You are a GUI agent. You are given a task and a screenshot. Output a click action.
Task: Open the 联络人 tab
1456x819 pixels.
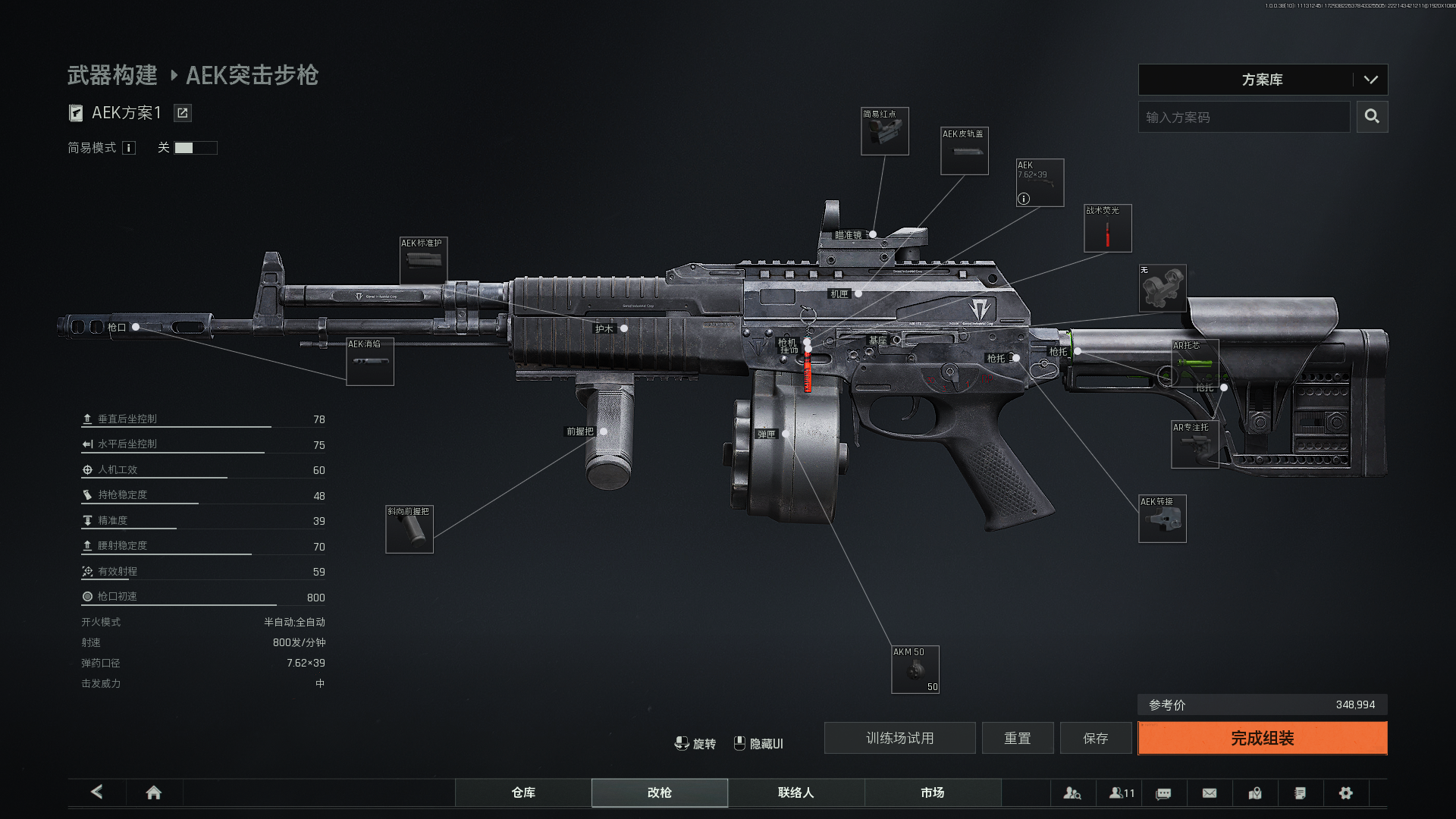[796, 792]
